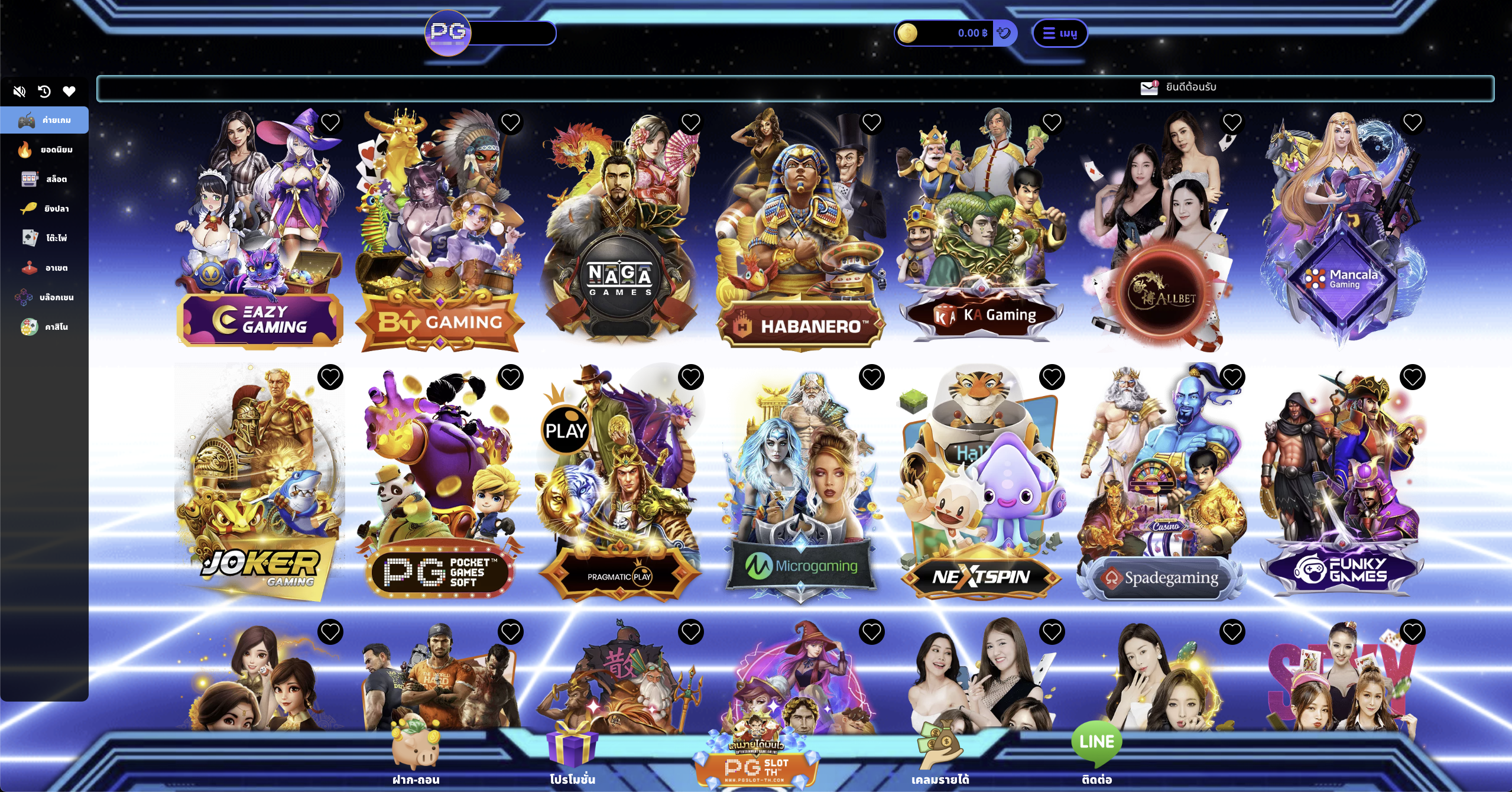1512x792 pixels.
Task: Open the Eazy Gaming provider tile
Action: coord(260,236)
